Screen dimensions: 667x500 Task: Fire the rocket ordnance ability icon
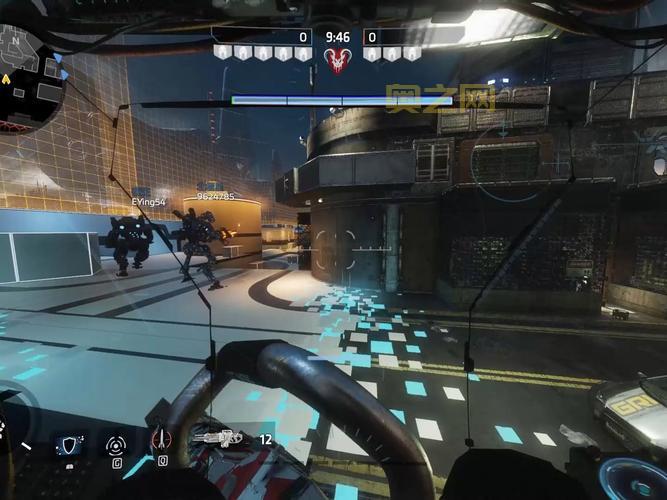(160, 439)
